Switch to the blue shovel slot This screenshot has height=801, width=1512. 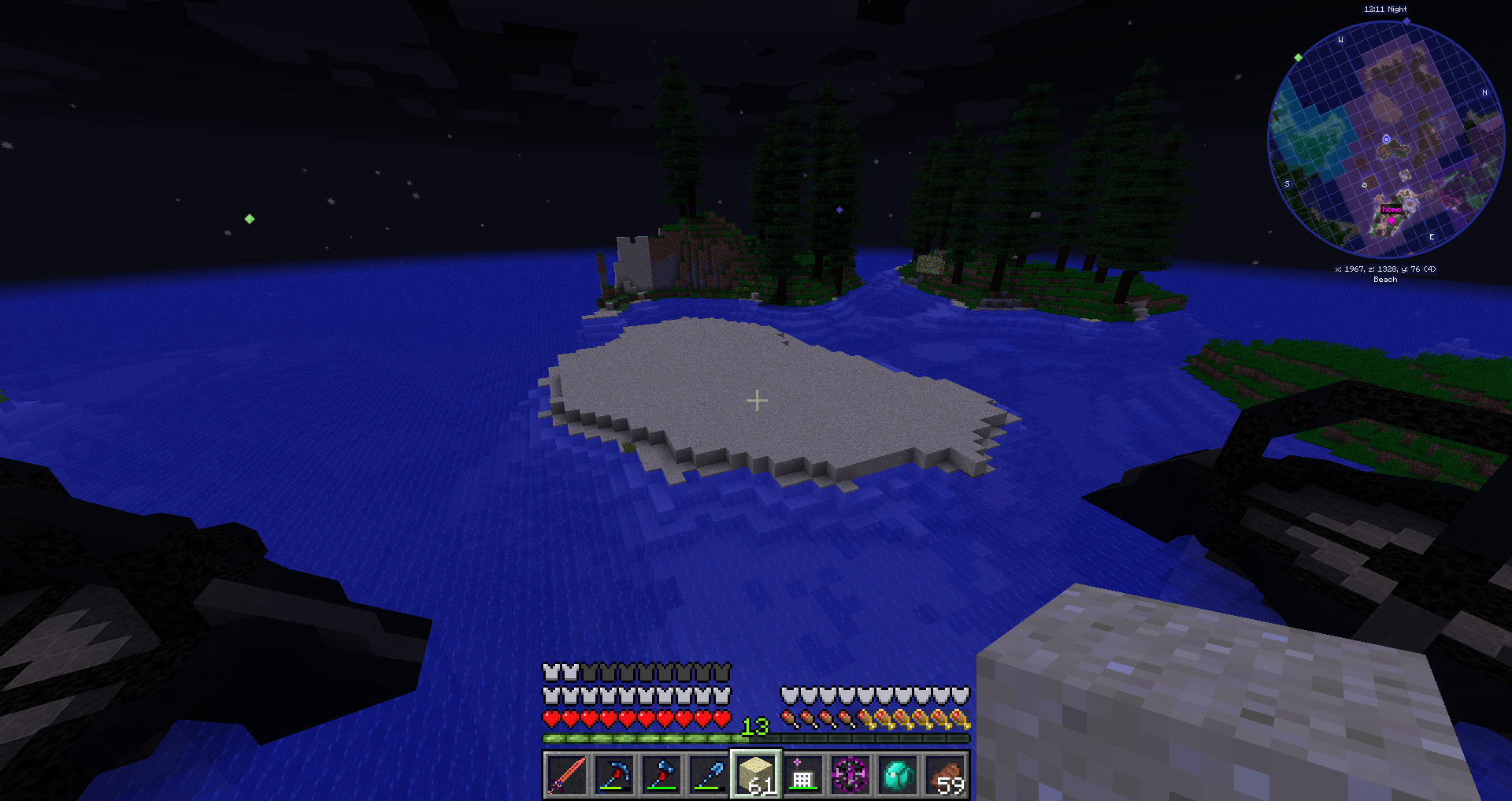(709, 774)
